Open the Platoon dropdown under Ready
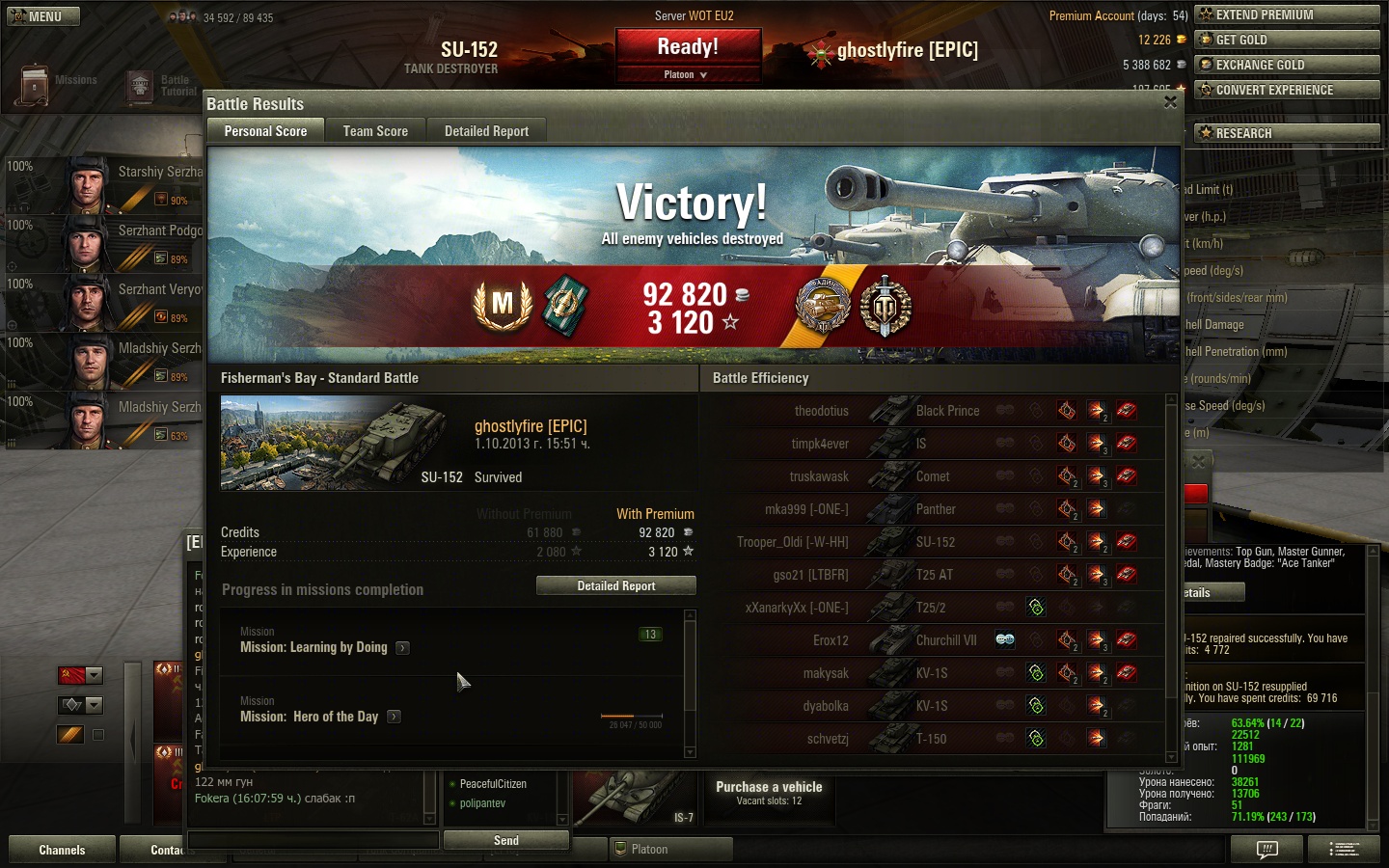Screen dimensions: 1389x868 [x=687, y=75]
